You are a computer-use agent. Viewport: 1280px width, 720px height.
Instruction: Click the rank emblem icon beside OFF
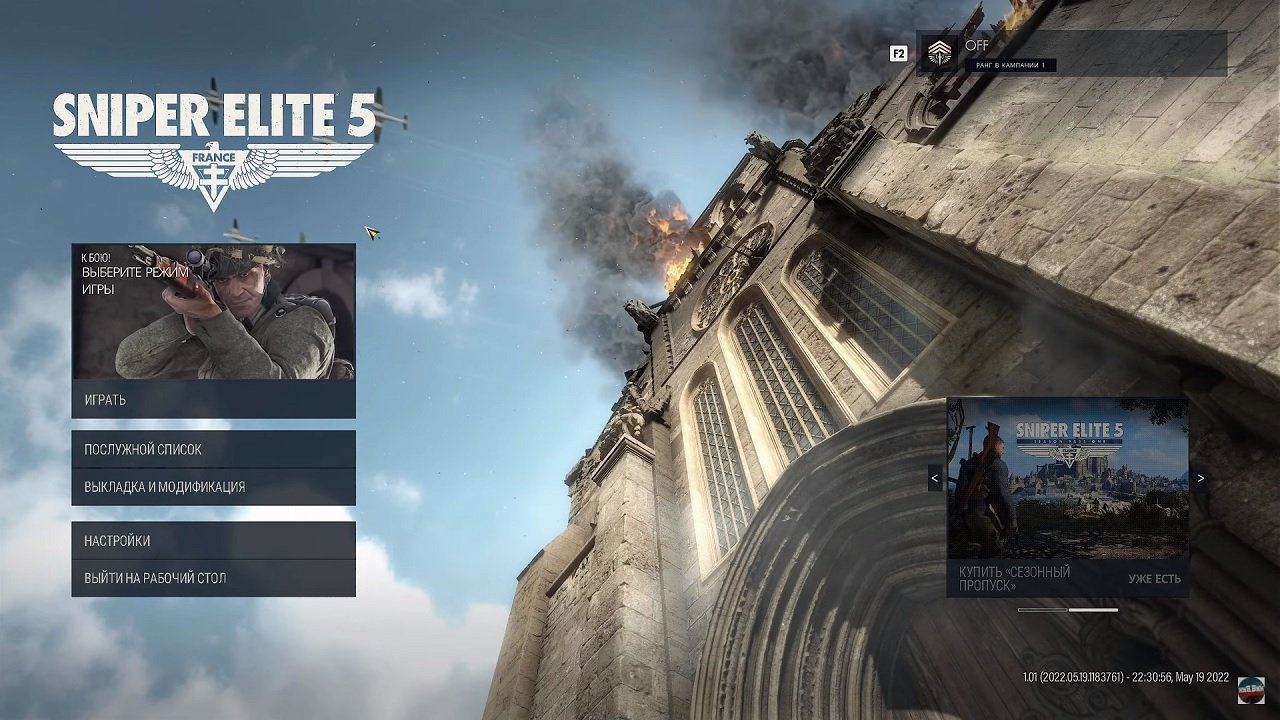[939, 53]
